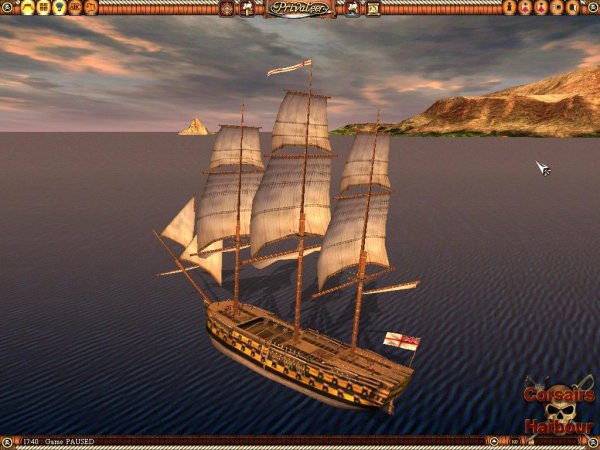This screenshot has height=450, width=600.
Task: Click the curved return arrow icon
Action: (x=91, y=8)
